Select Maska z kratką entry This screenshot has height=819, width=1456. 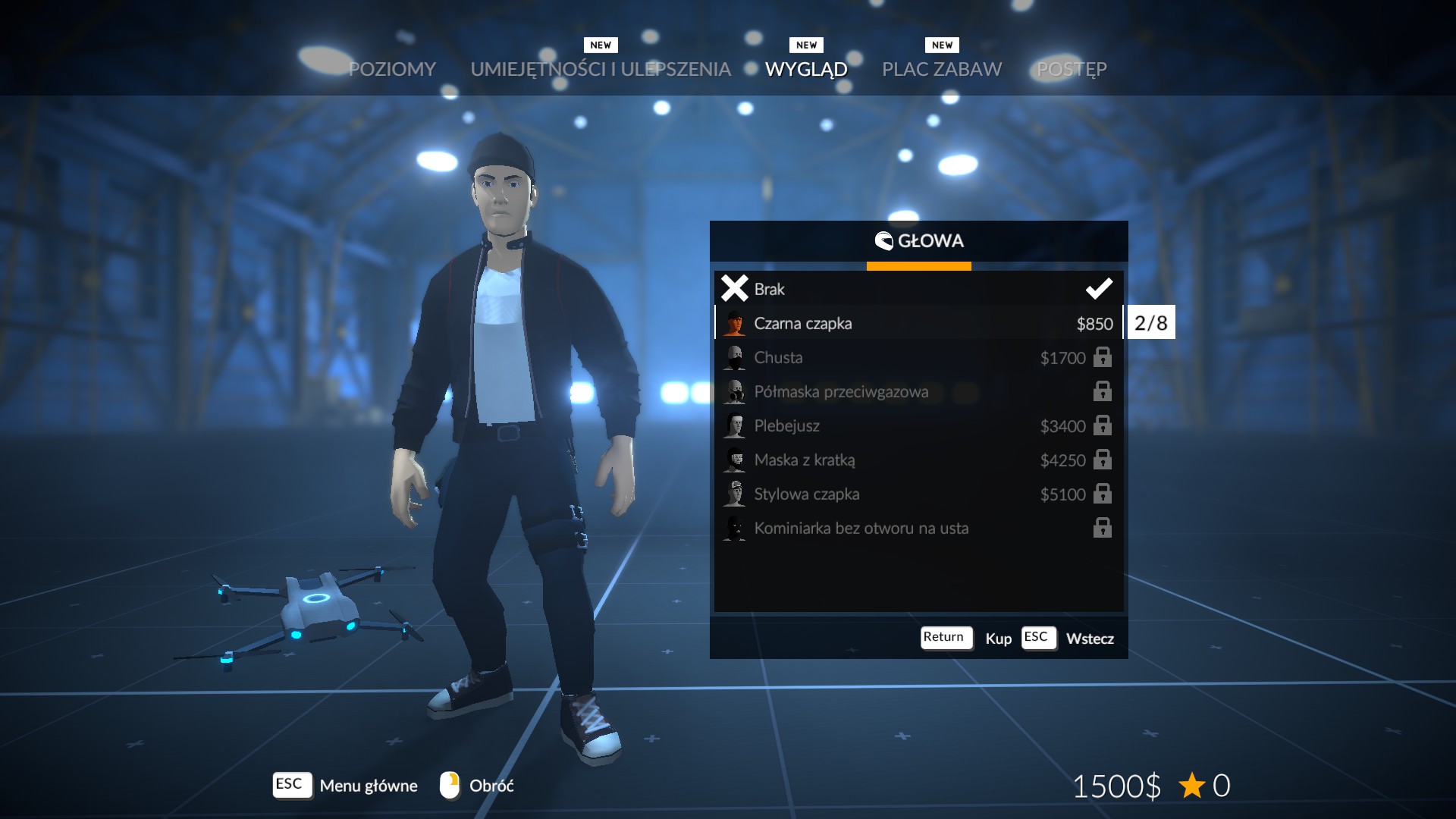pos(918,460)
